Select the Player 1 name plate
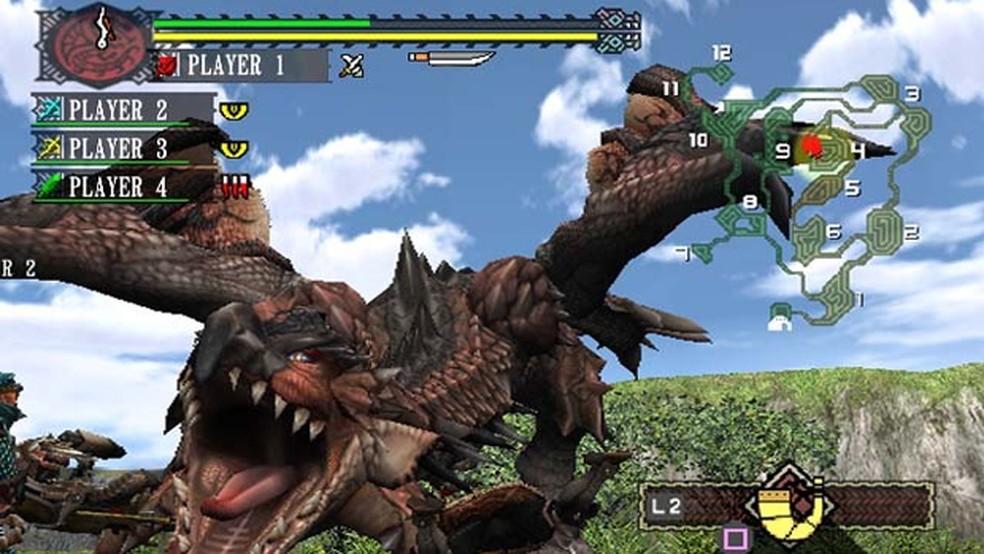The height and width of the screenshot is (554, 984). tap(242, 66)
